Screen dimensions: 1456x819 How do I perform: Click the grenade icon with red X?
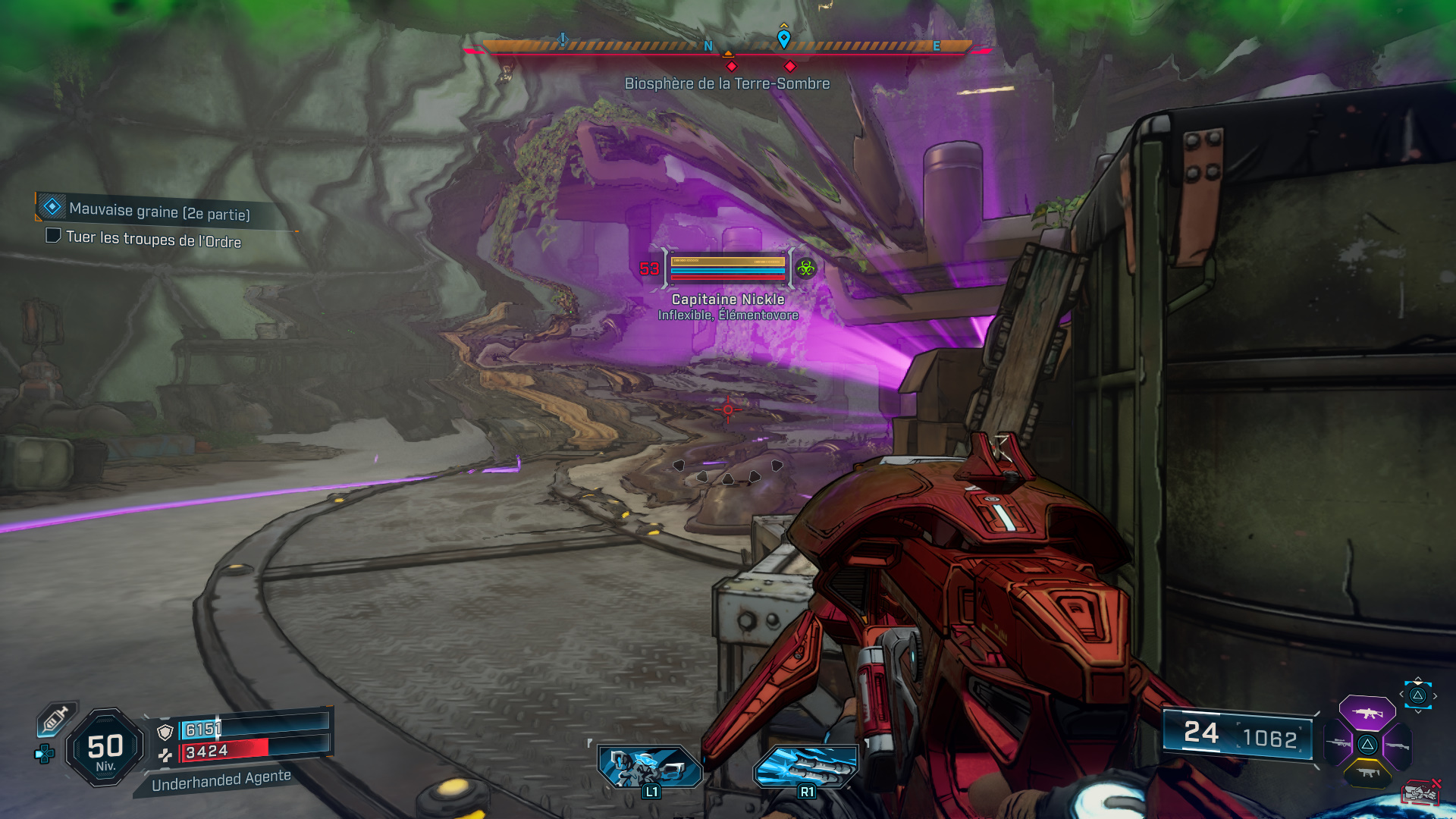[x=1419, y=792]
